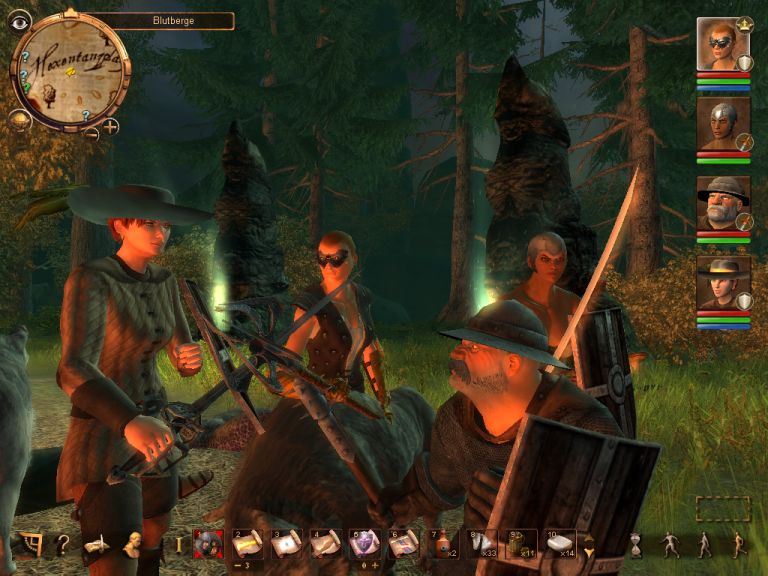Use the scroll in quickslot 2
The image size is (768, 576).
[x=247, y=544]
